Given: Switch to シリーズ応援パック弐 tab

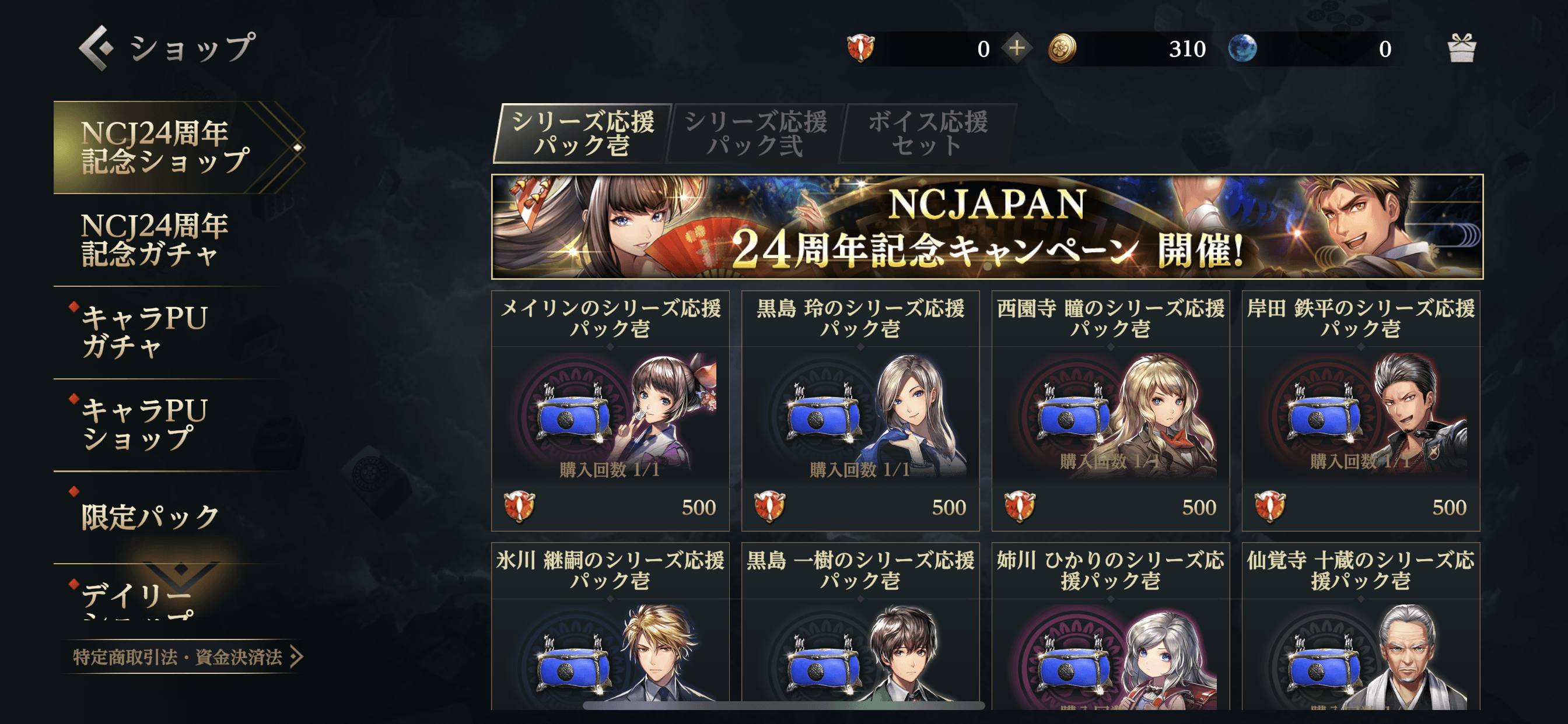Looking at the screenshot, I should coord(755,133).
